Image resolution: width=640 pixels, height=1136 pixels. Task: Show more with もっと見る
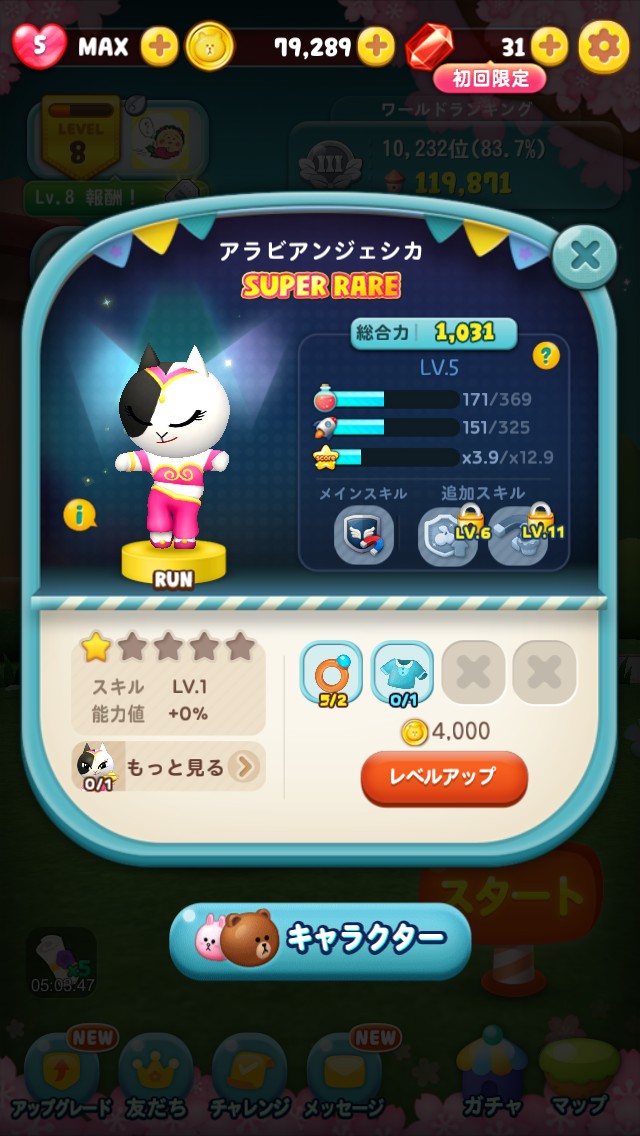[170, 767]
